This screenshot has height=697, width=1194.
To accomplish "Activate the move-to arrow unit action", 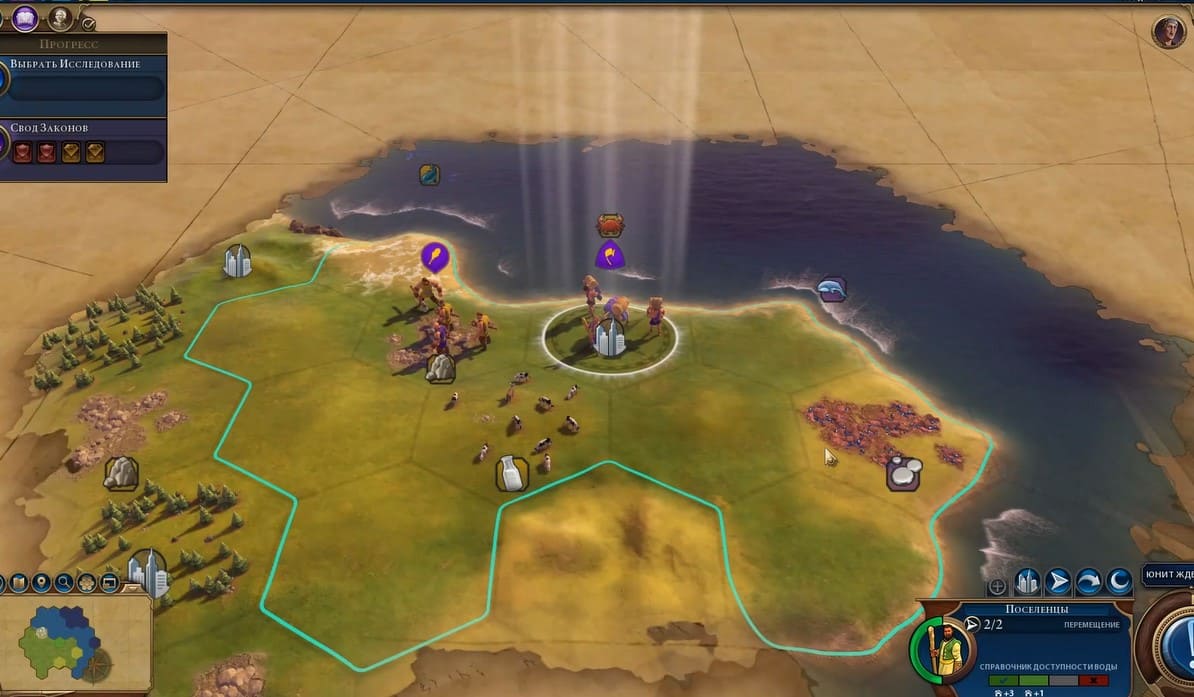I will click(1058, 582).
